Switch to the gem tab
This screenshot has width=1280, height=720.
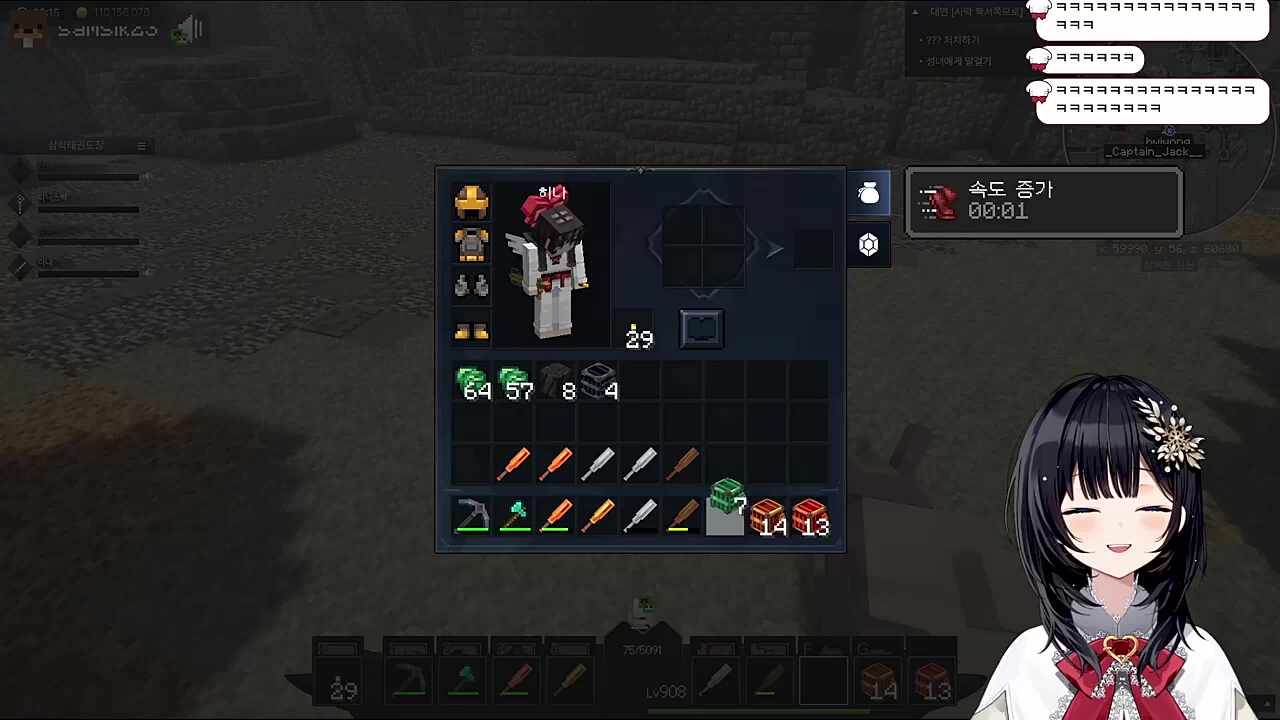point(868,245)
